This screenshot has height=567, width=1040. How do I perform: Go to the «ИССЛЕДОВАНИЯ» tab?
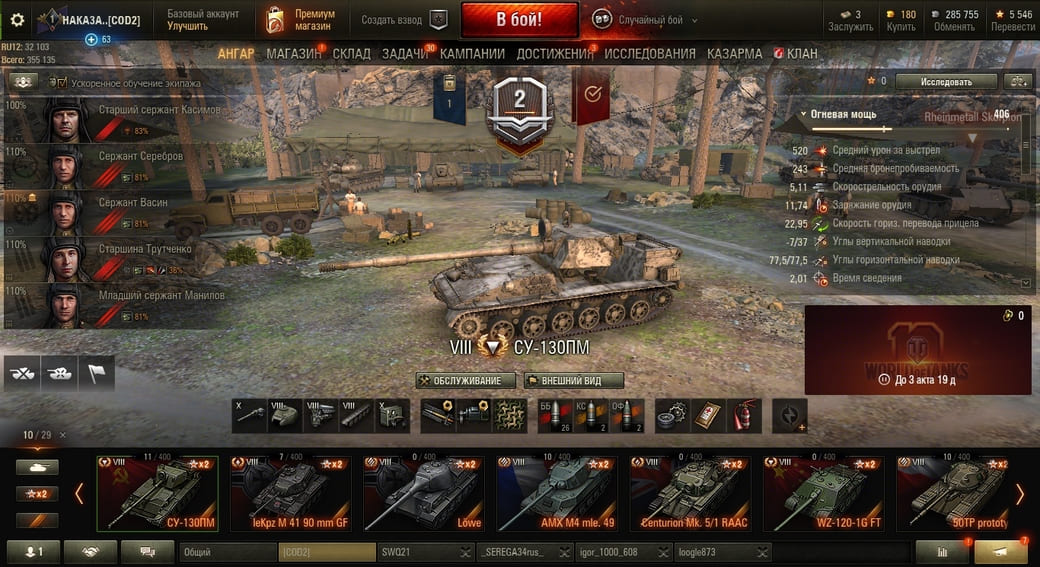tap(650, 54)
